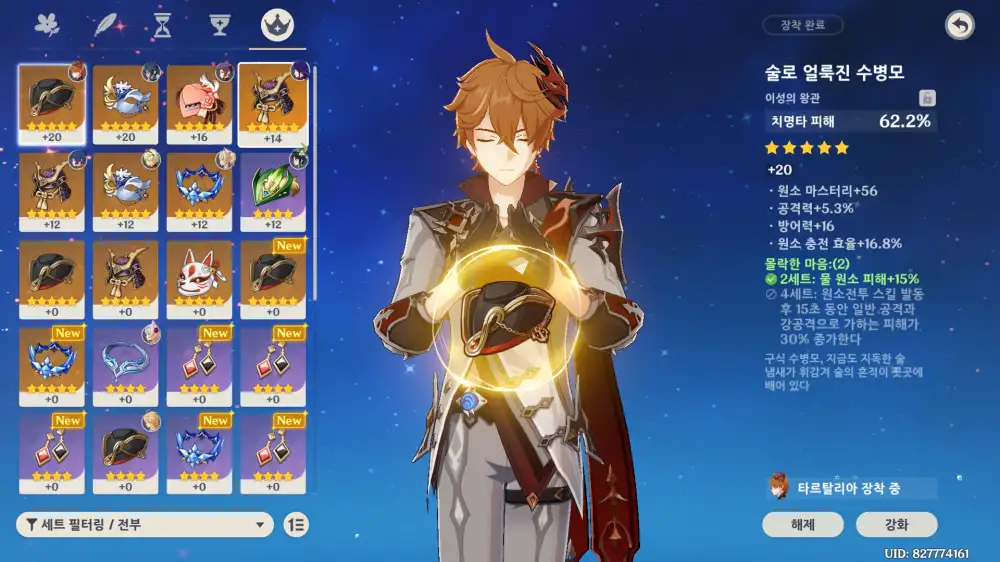Show the goblet artifact tab

tap(220, 25)
